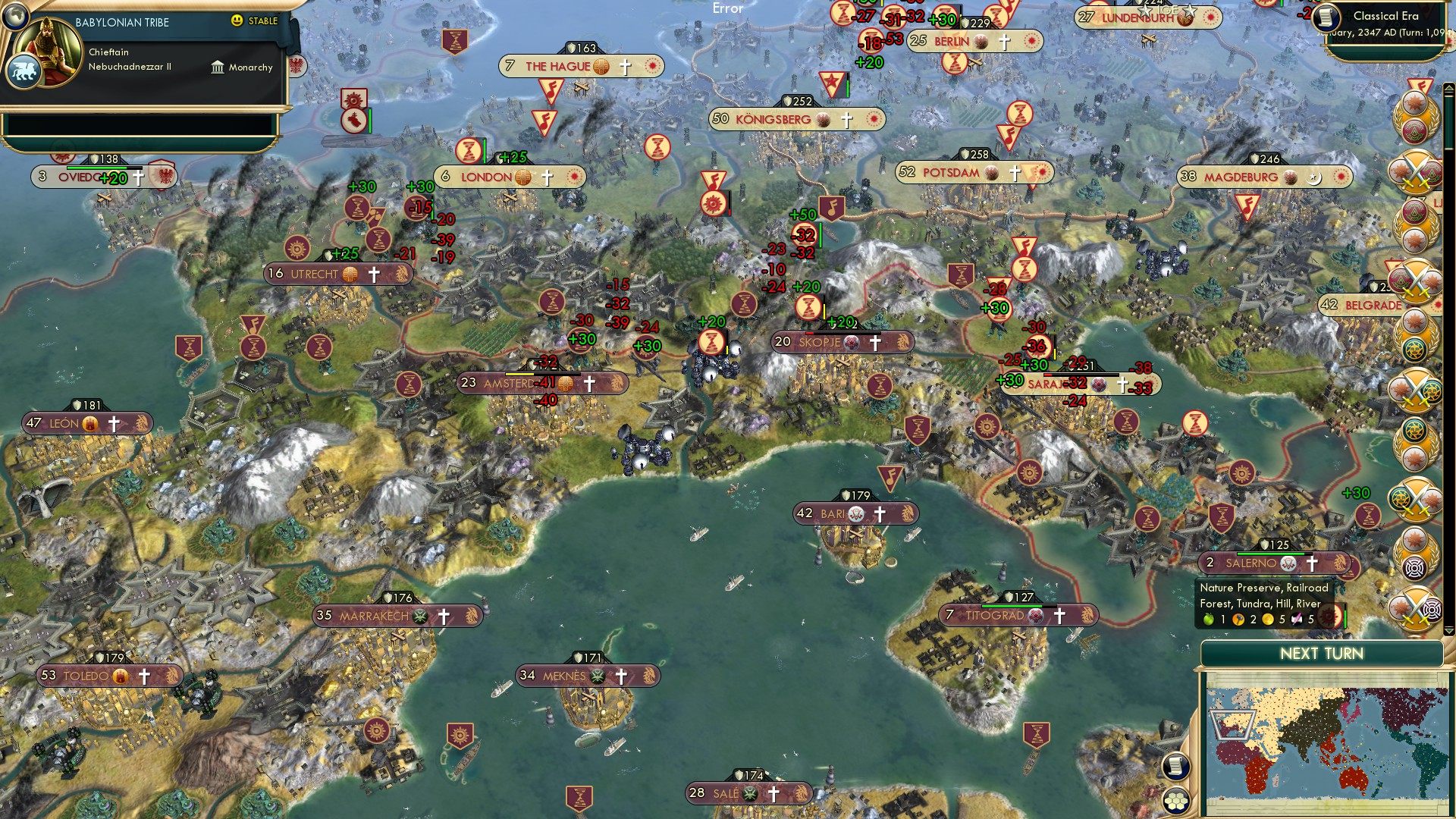1456x819 pixels.
Task: Click Europe on the minimap
Action: click(1232, 726)
